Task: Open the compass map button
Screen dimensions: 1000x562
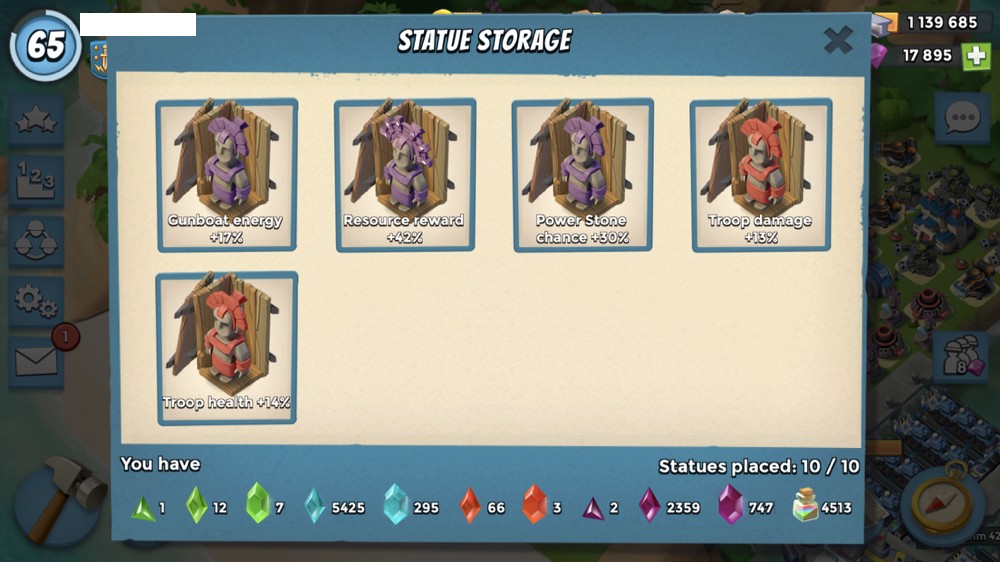Action: 943,505
